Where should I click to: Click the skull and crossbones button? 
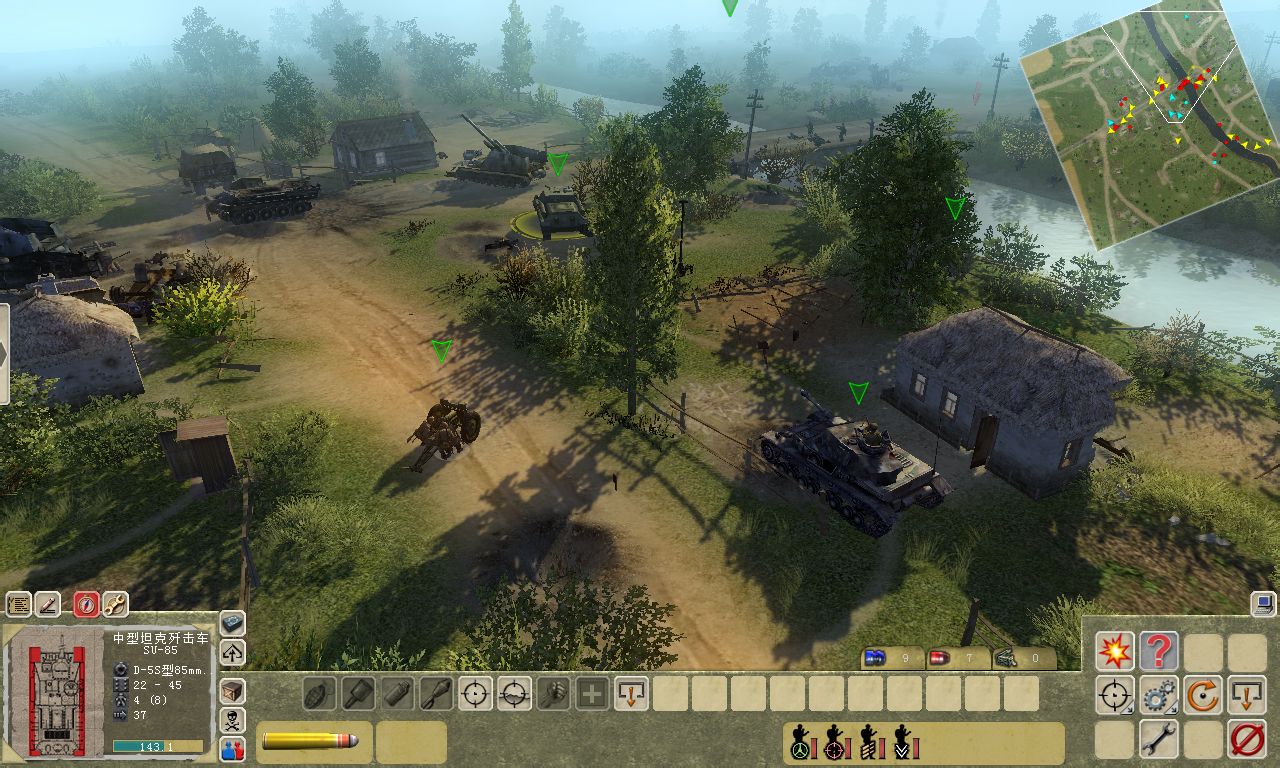(x=232, y=719)
